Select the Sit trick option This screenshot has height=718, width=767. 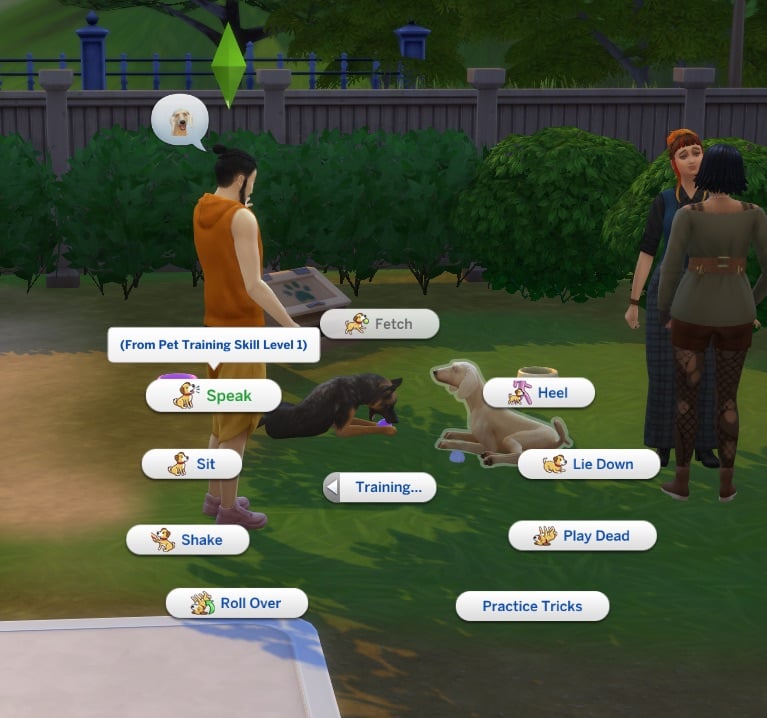192,464
